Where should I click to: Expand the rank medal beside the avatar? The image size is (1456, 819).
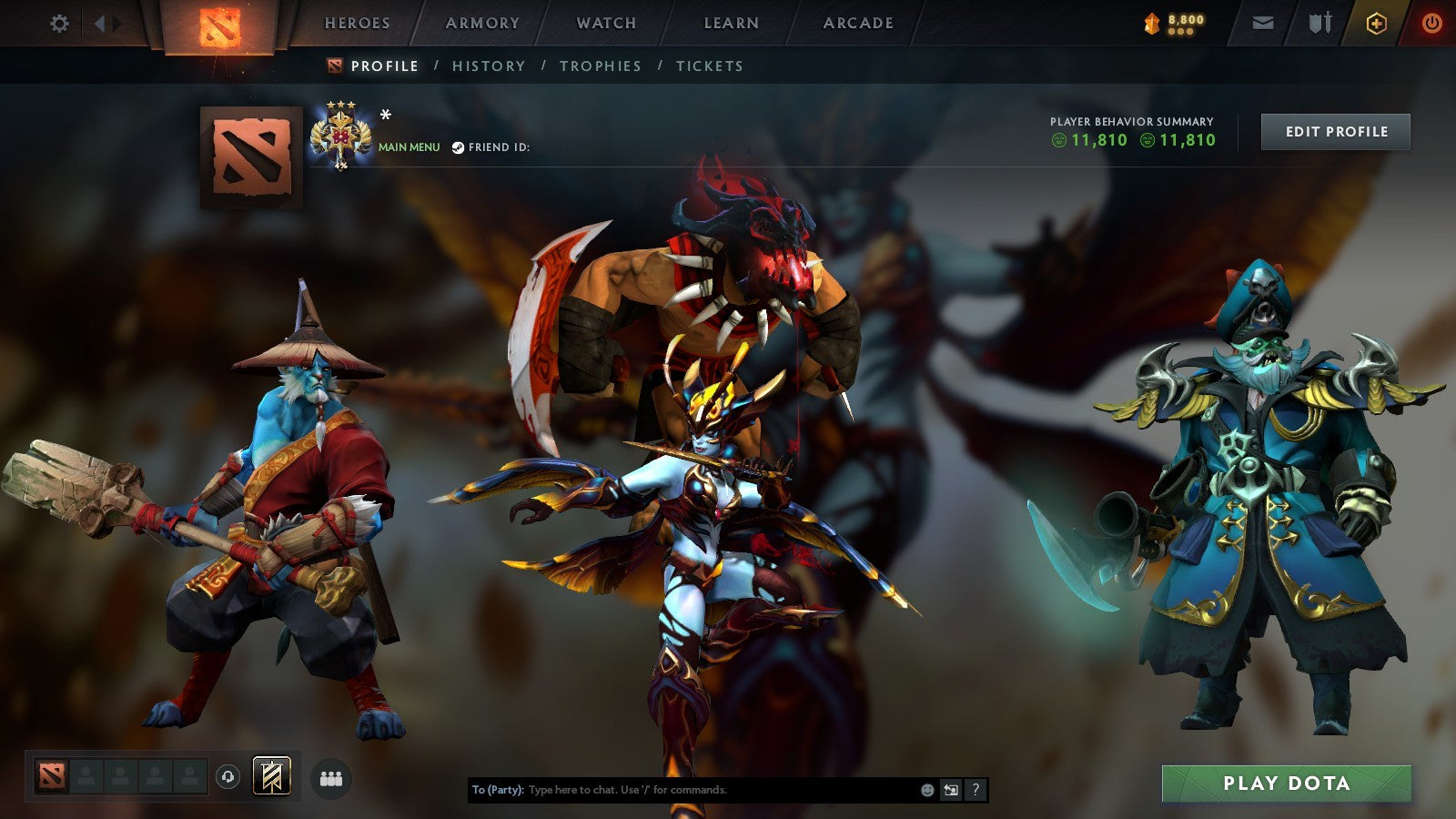(x=343, y=135)
